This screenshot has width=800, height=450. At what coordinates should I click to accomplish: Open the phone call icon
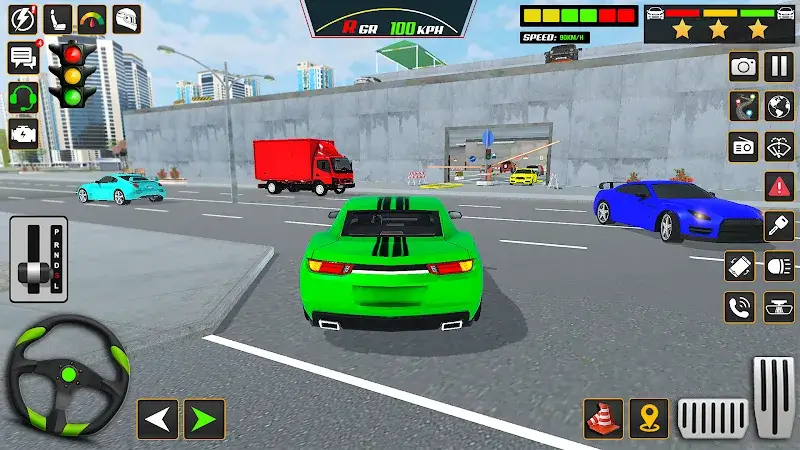[741, 306]
